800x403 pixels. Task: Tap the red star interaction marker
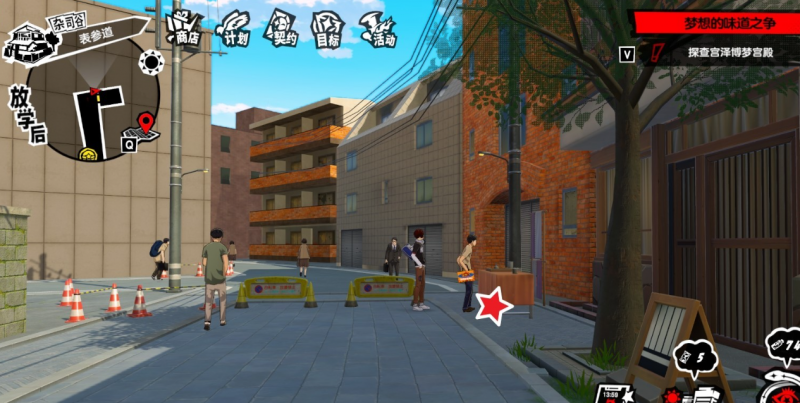point(493,306)
